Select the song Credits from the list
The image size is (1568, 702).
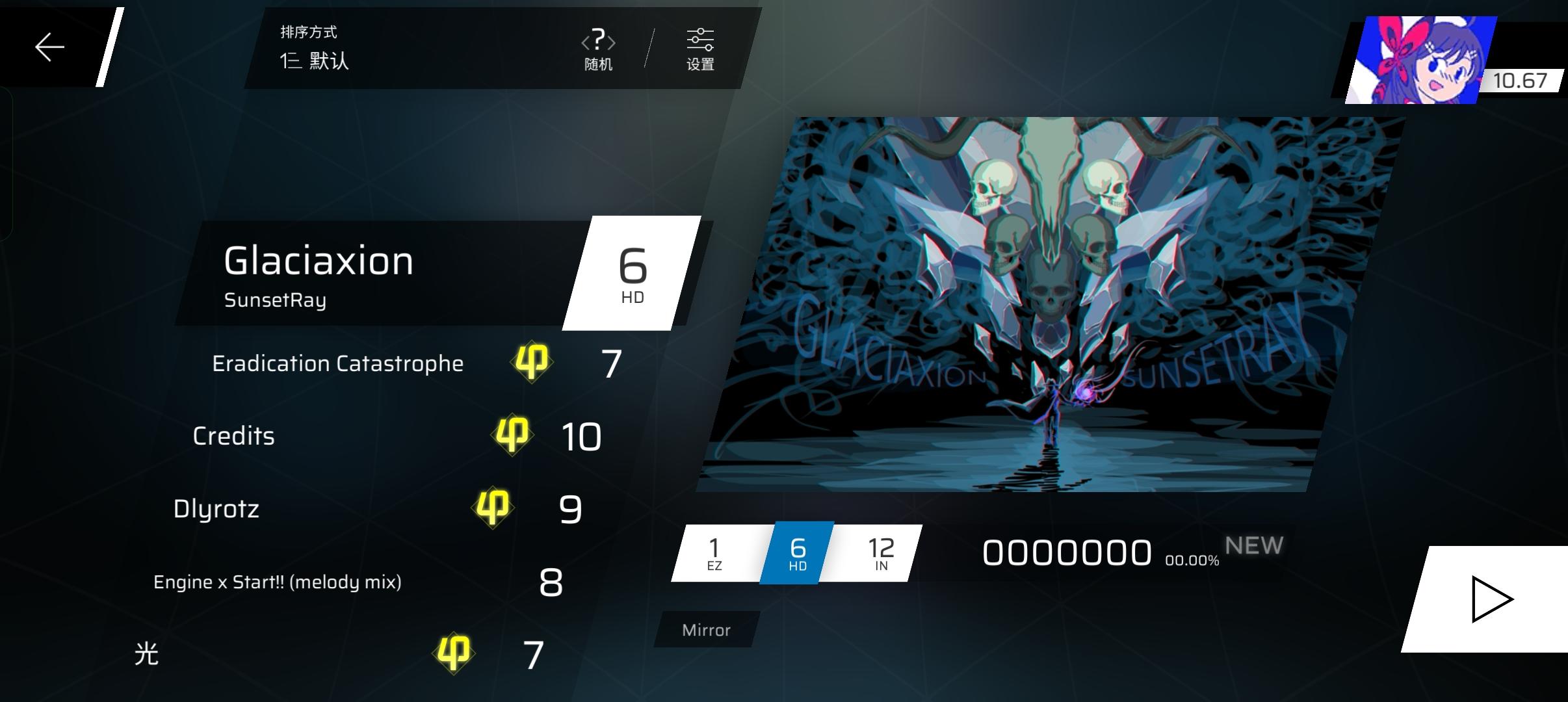[x=234, y=436]
